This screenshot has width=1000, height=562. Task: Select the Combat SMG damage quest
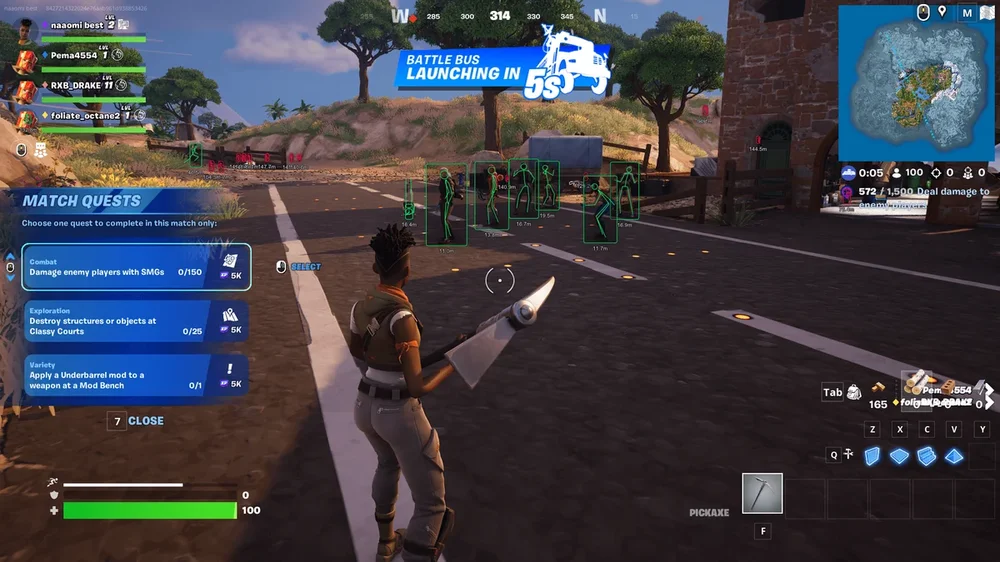[135, 267]
